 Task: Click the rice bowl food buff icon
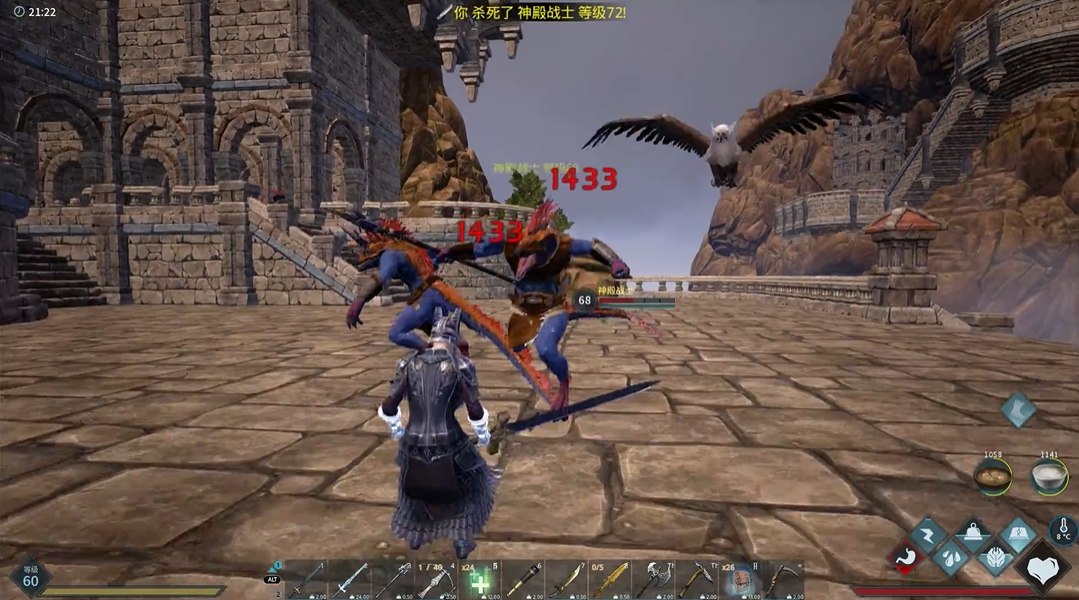[x=1048, y=475]
